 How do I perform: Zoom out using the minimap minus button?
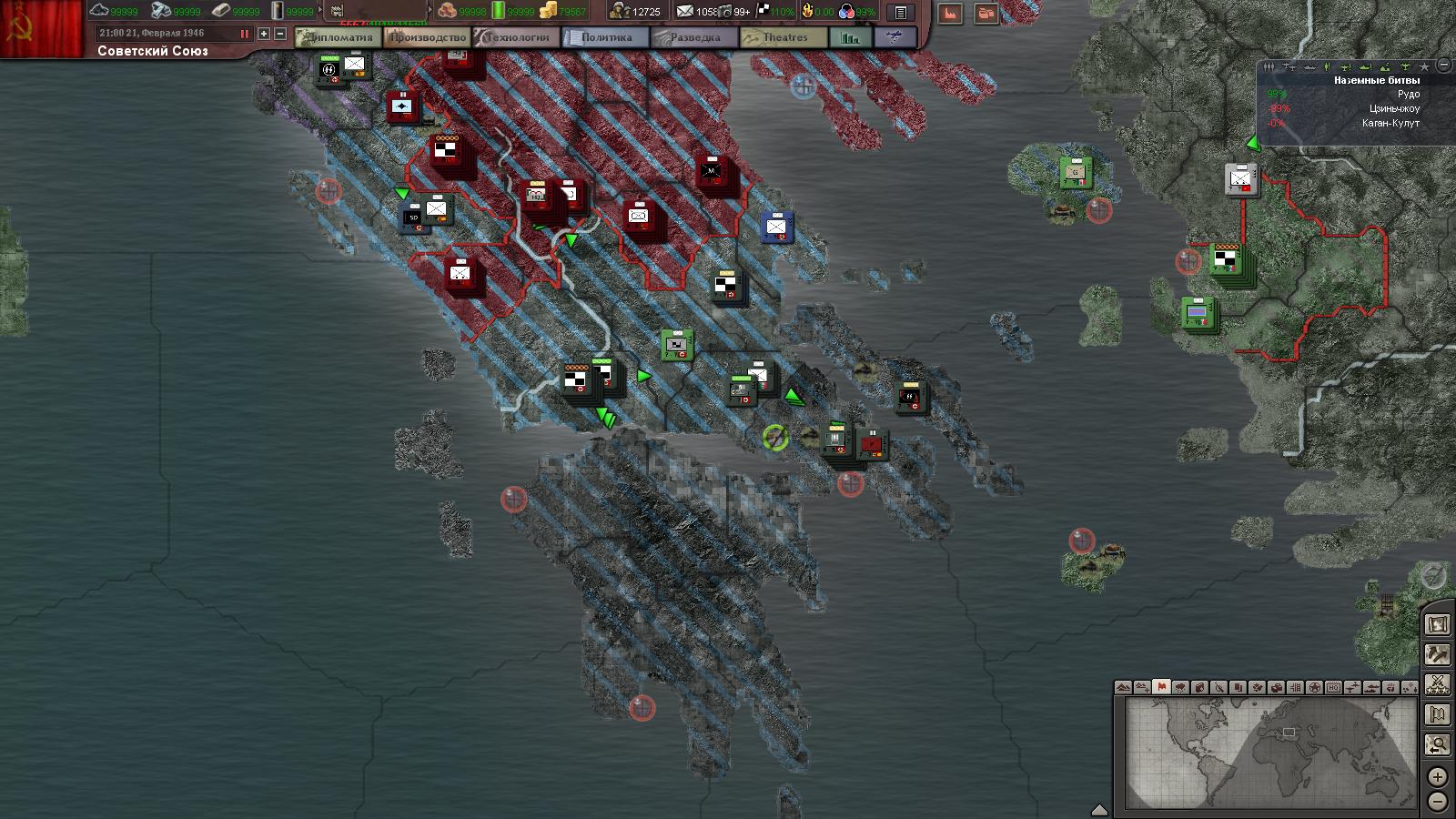(1437, 801)
